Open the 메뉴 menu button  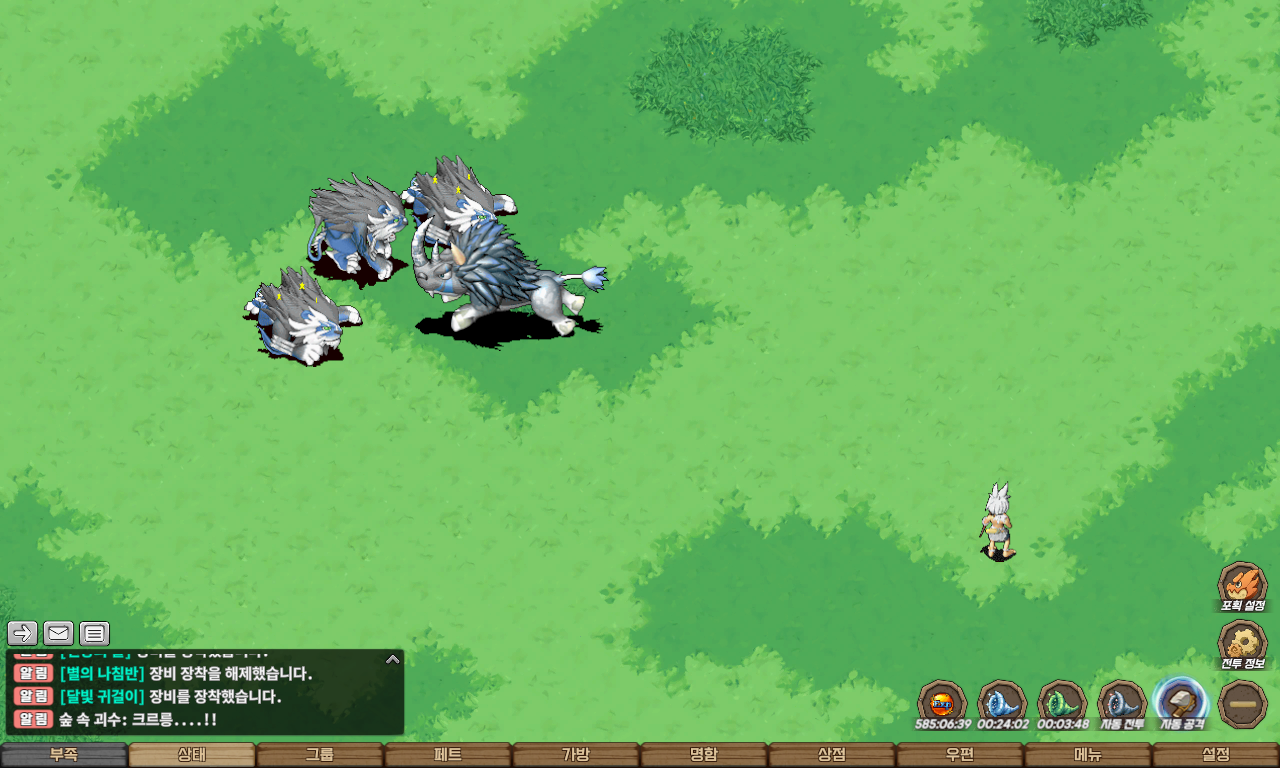(x=1088, y=755)
